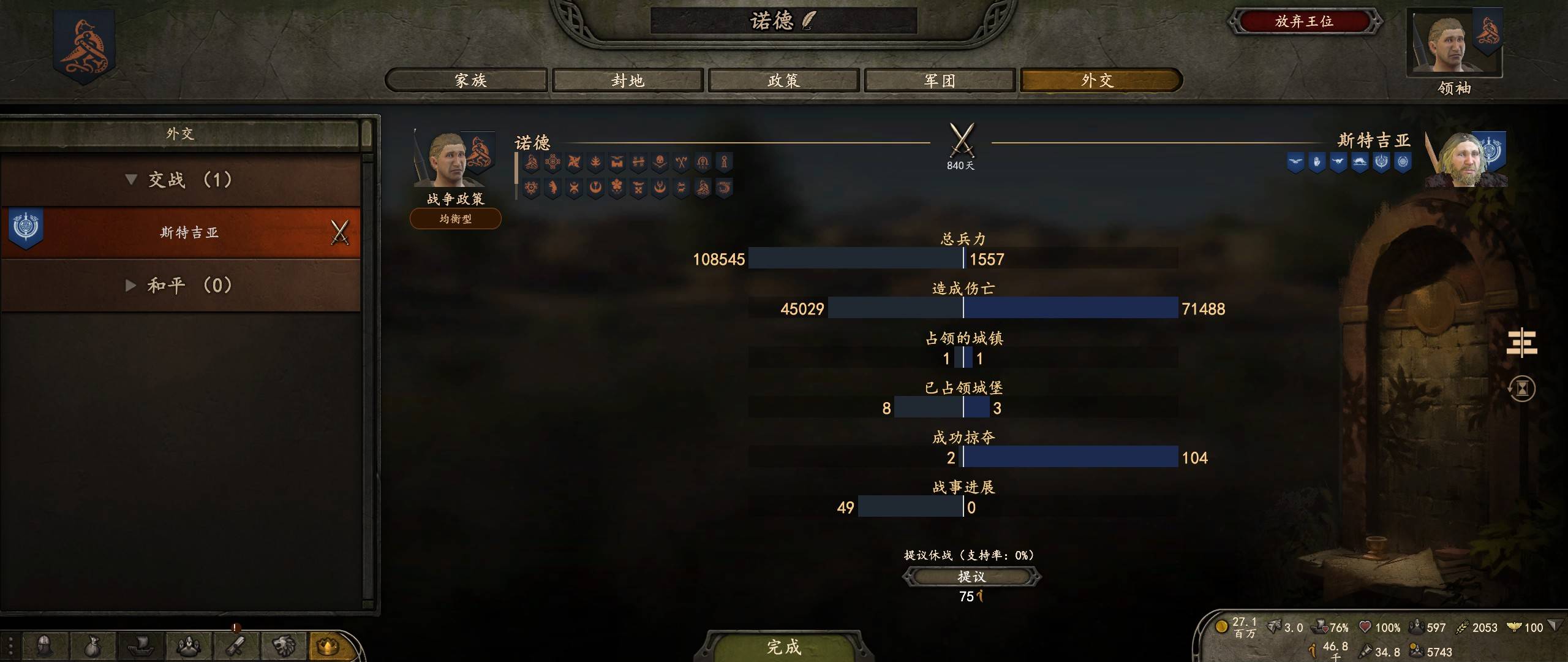The image size is (1568, 662).
Task: Switch to the 政策 tab
Action: click(783, 80)
